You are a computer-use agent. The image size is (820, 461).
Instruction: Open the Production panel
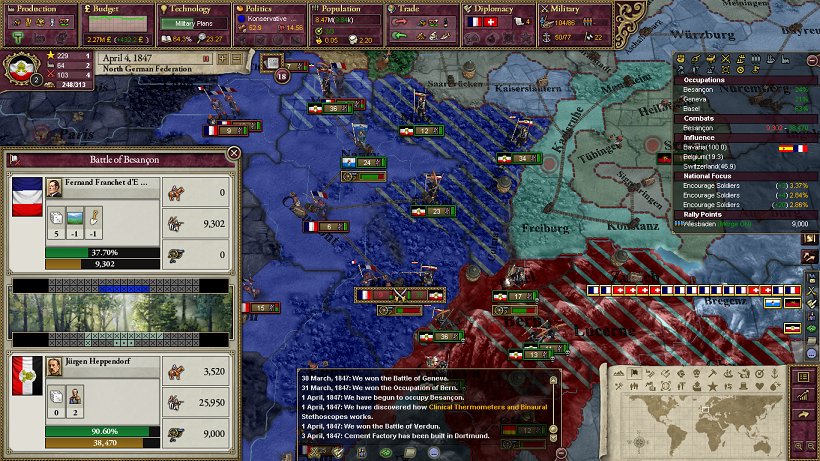(x=35, y=9)
